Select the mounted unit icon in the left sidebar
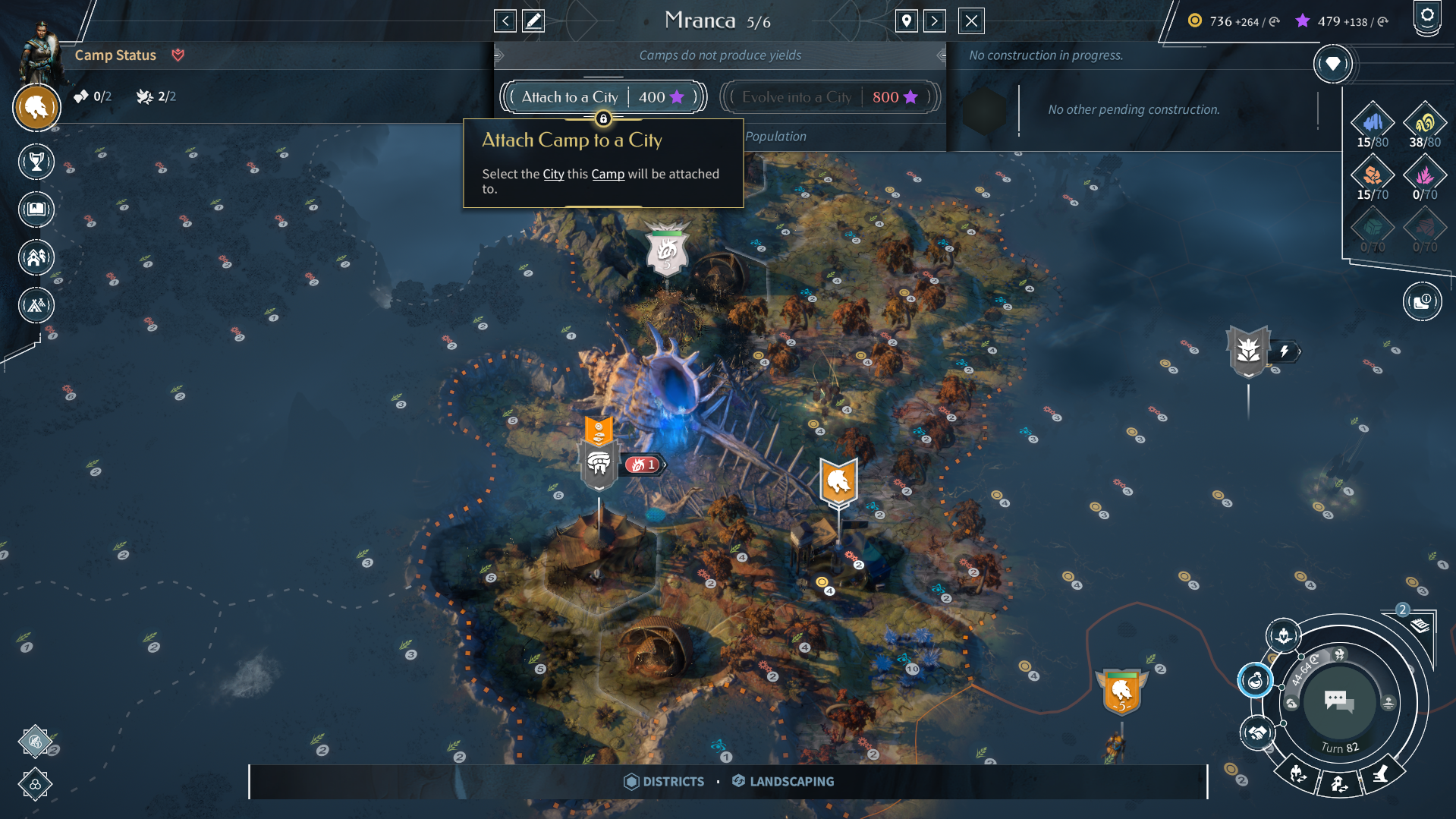The width and height of the screenshot is (1456, 819). click(36, 108)
